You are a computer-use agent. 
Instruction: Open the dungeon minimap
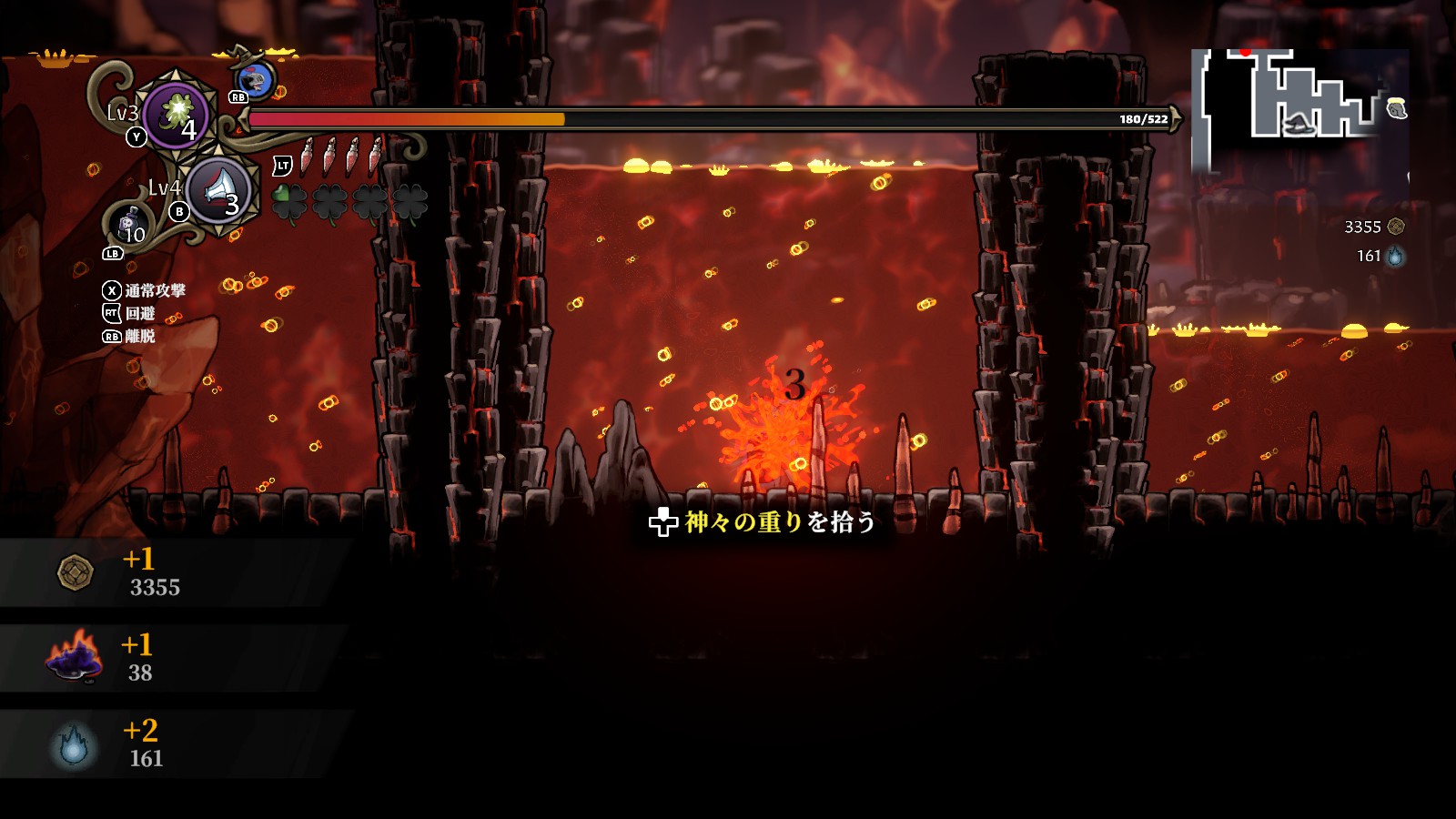point(1299,109)
